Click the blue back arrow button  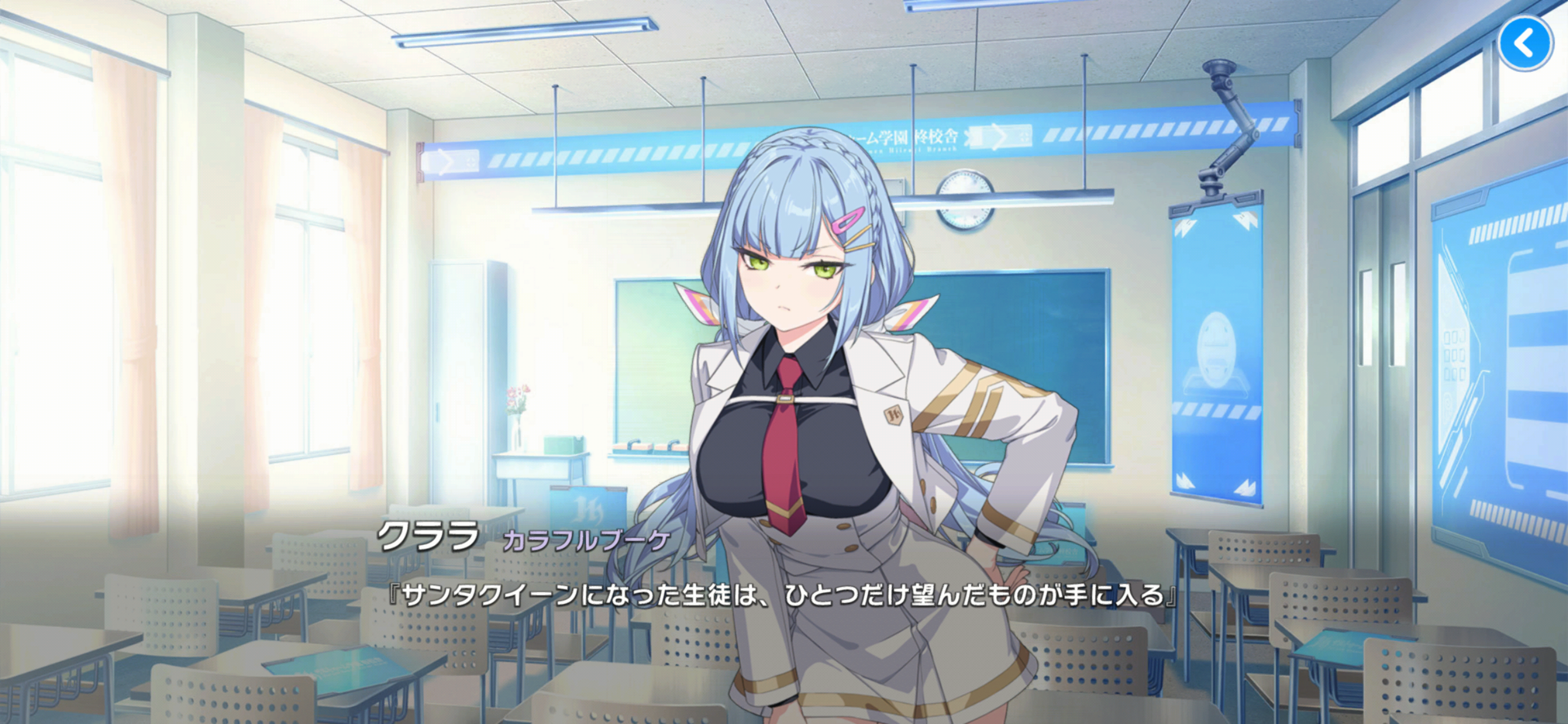pyautogui.click(x=1525, y=43)
